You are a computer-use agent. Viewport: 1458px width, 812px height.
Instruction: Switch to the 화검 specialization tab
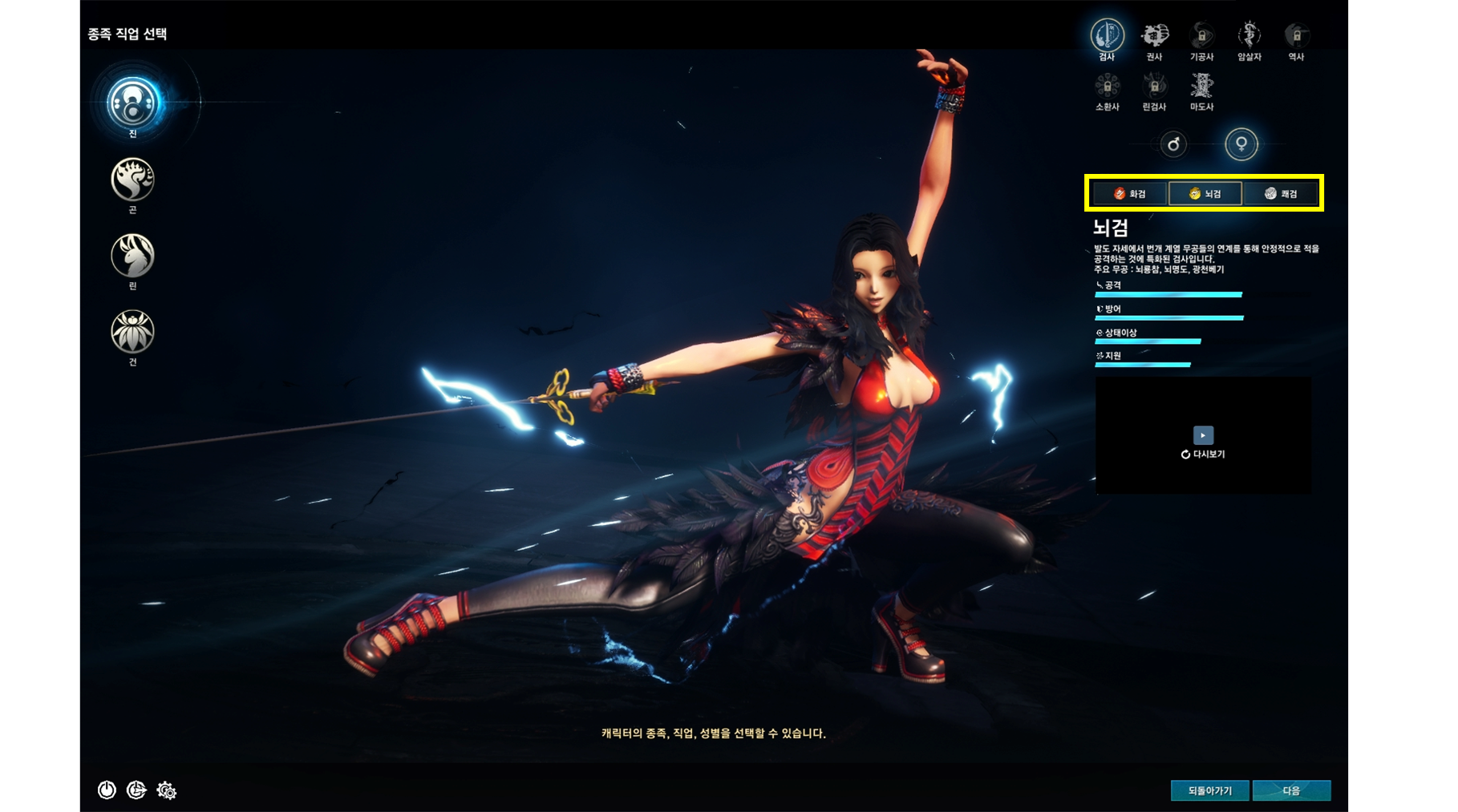click(1130, 192)
